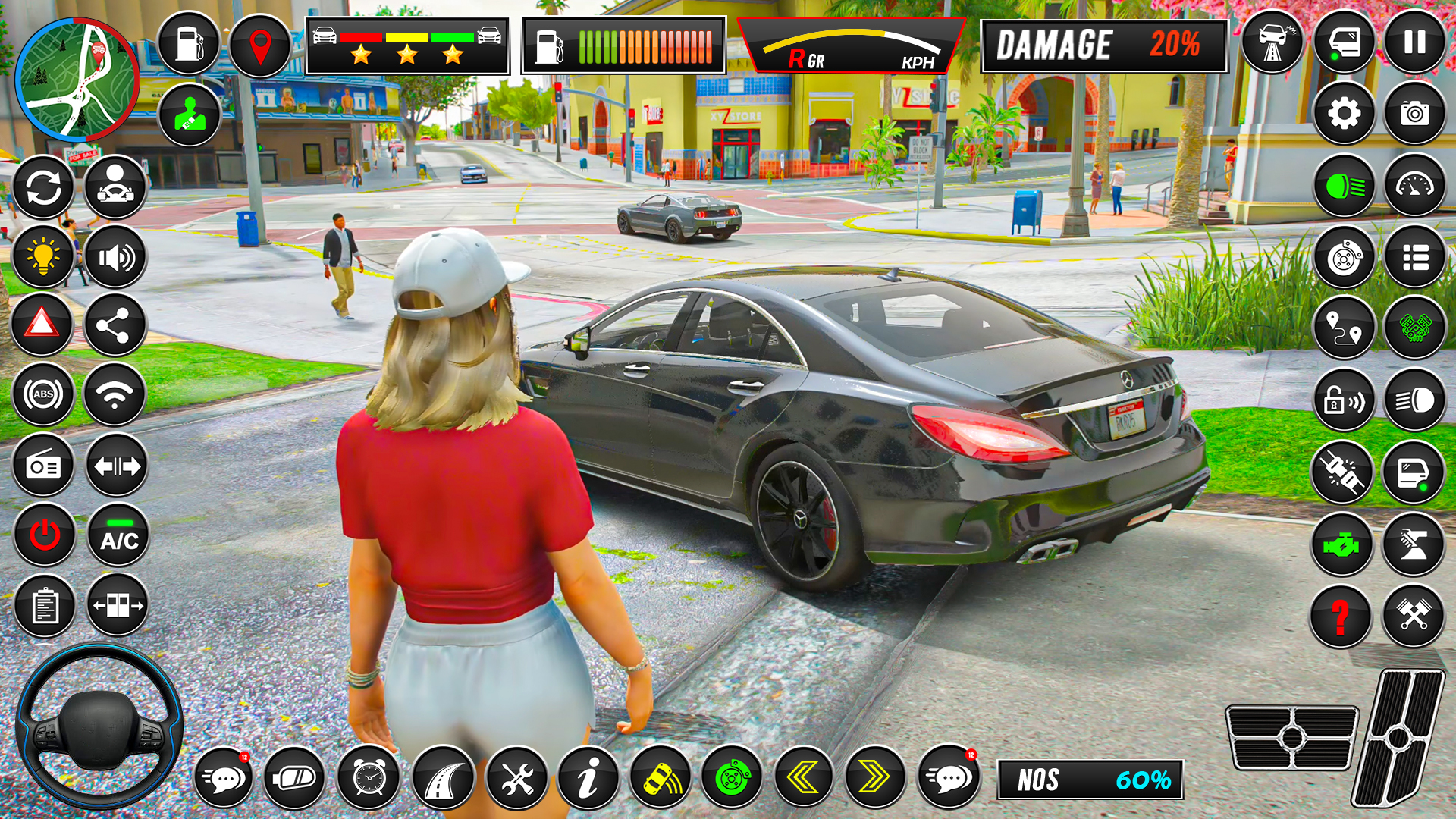Image resolution: width=1456 pixels, height=819 pixels.
Task: Turn on the hazard triangle lights
Action: (42, 325)
